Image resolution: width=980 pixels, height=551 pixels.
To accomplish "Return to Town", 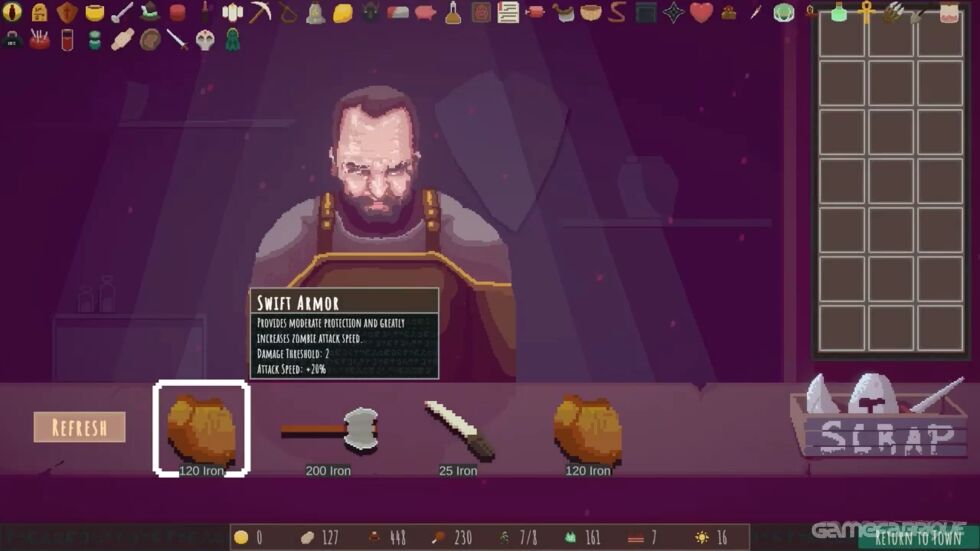I will (919, 538).
